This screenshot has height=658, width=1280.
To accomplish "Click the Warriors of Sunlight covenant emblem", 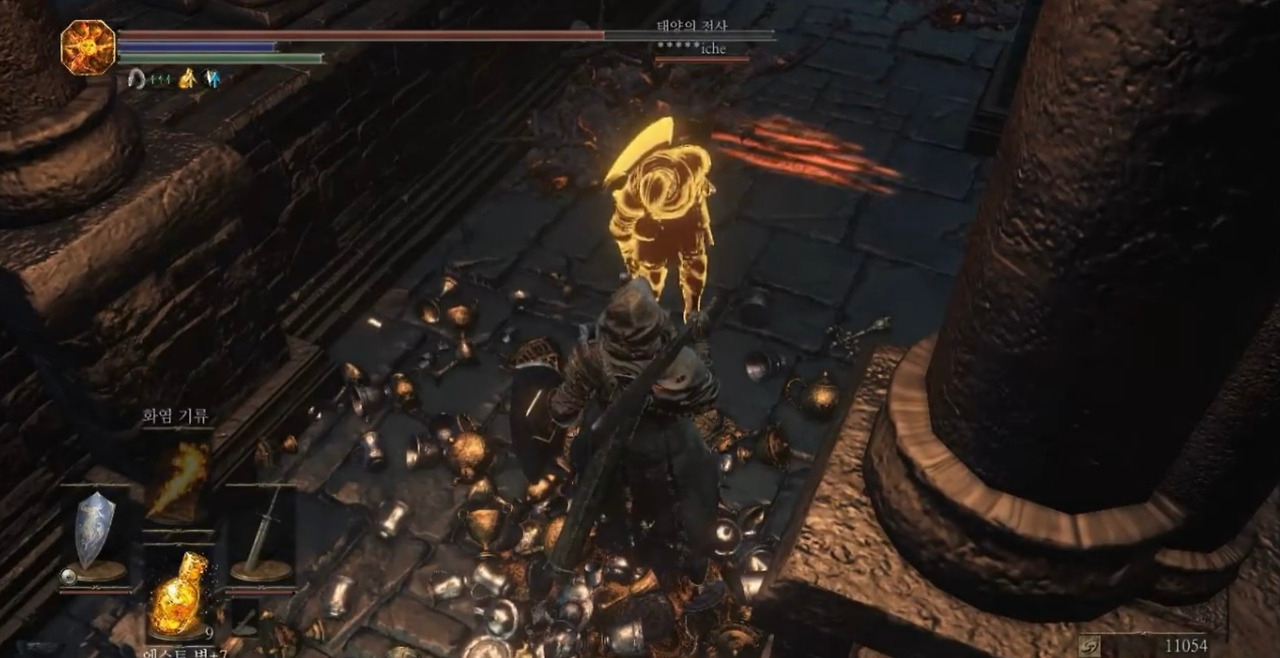I will (88, 47).
